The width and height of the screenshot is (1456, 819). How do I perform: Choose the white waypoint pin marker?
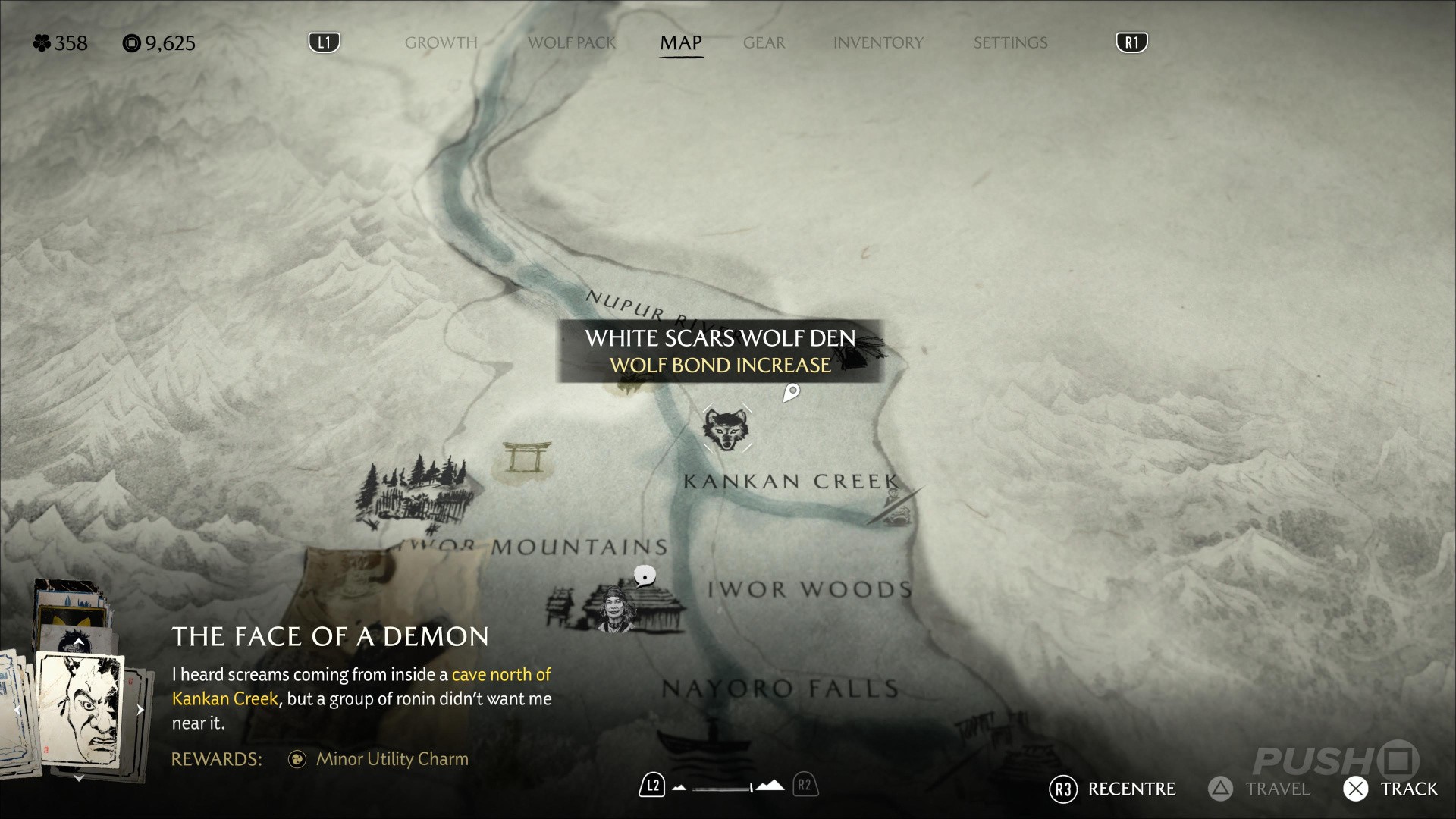pyautogui.click(x=791, y=392)
